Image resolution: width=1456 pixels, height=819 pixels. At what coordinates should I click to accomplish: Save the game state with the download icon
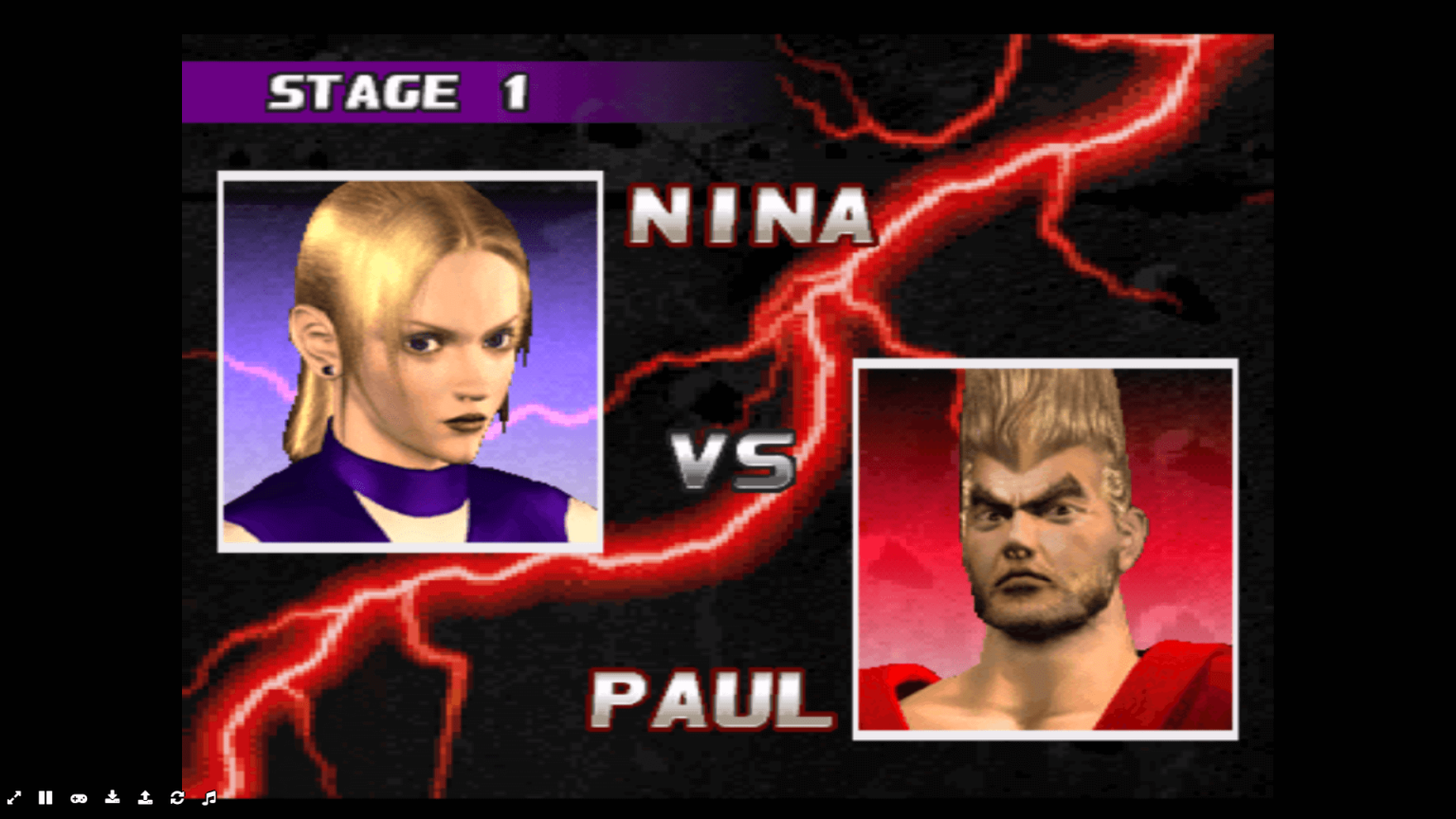[x=113, y=798]
